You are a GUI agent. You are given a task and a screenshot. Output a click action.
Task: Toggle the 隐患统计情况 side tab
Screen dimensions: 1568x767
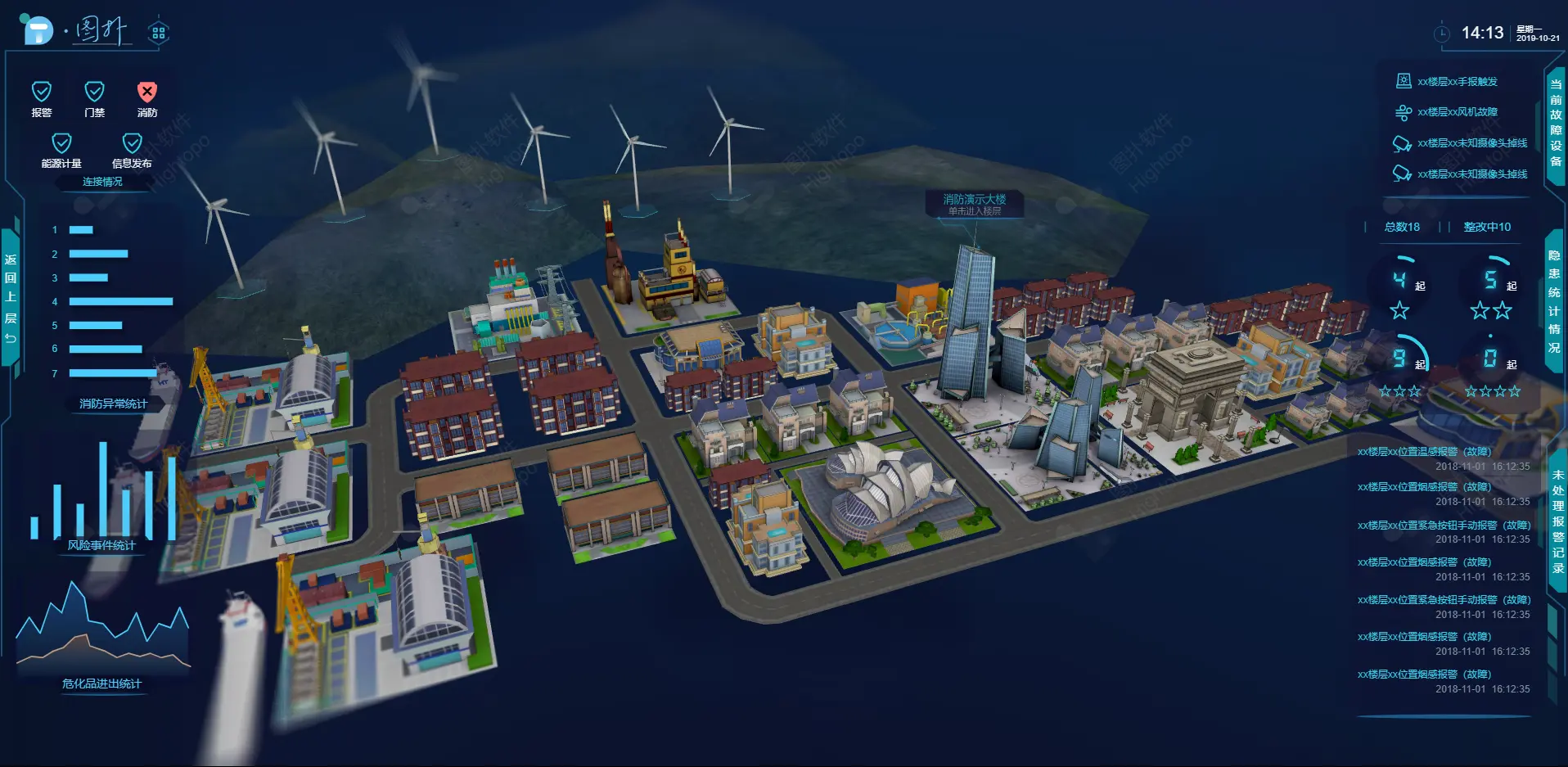click(1553, 301)
